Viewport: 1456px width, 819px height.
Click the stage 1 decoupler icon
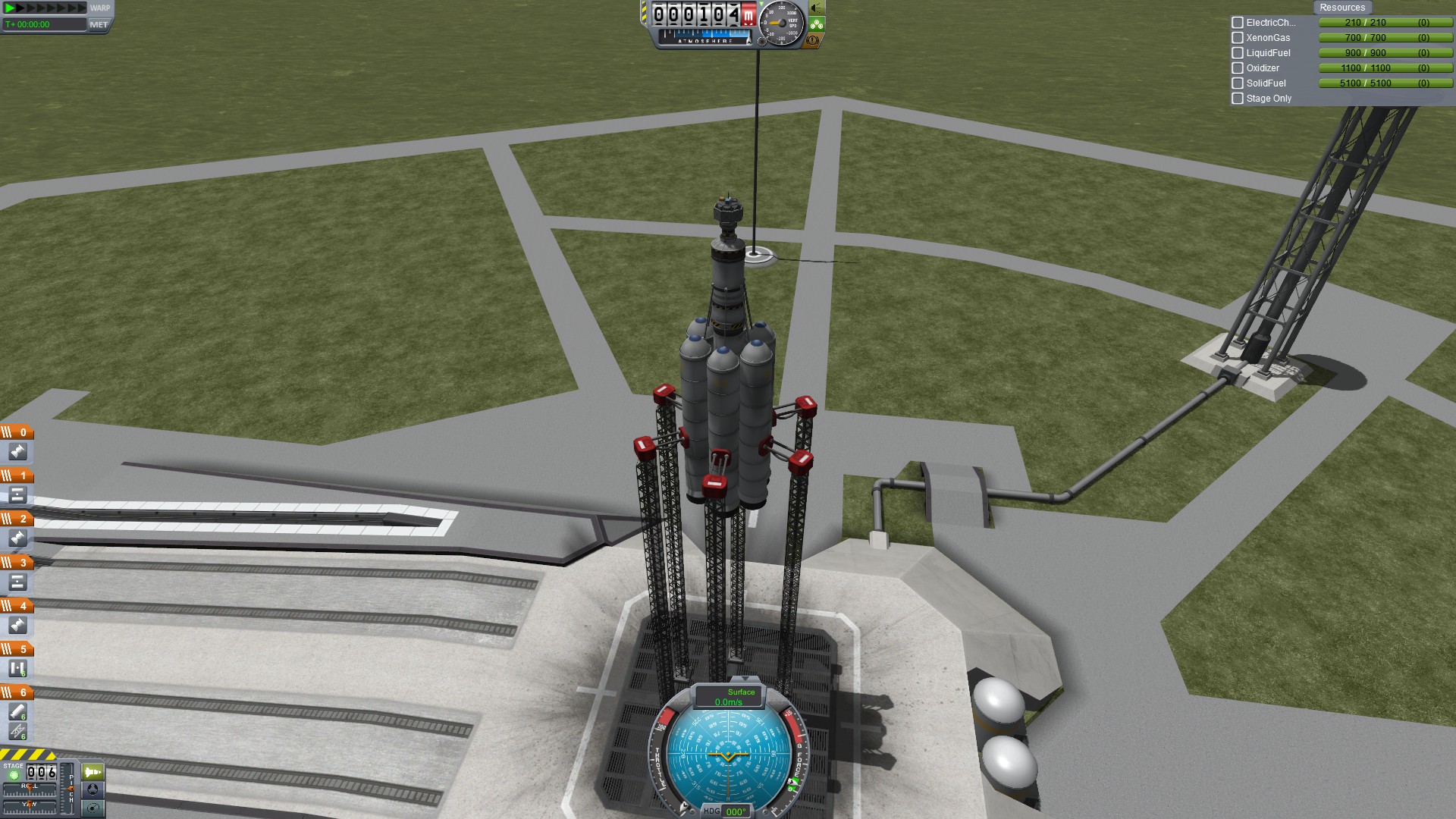18,495
